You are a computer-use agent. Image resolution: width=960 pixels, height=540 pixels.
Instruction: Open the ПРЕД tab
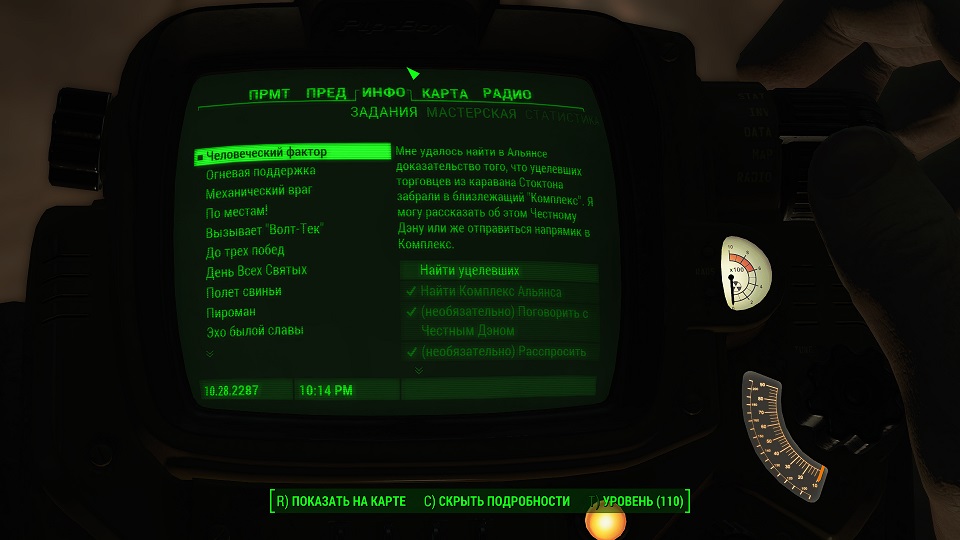coord(326,94)
